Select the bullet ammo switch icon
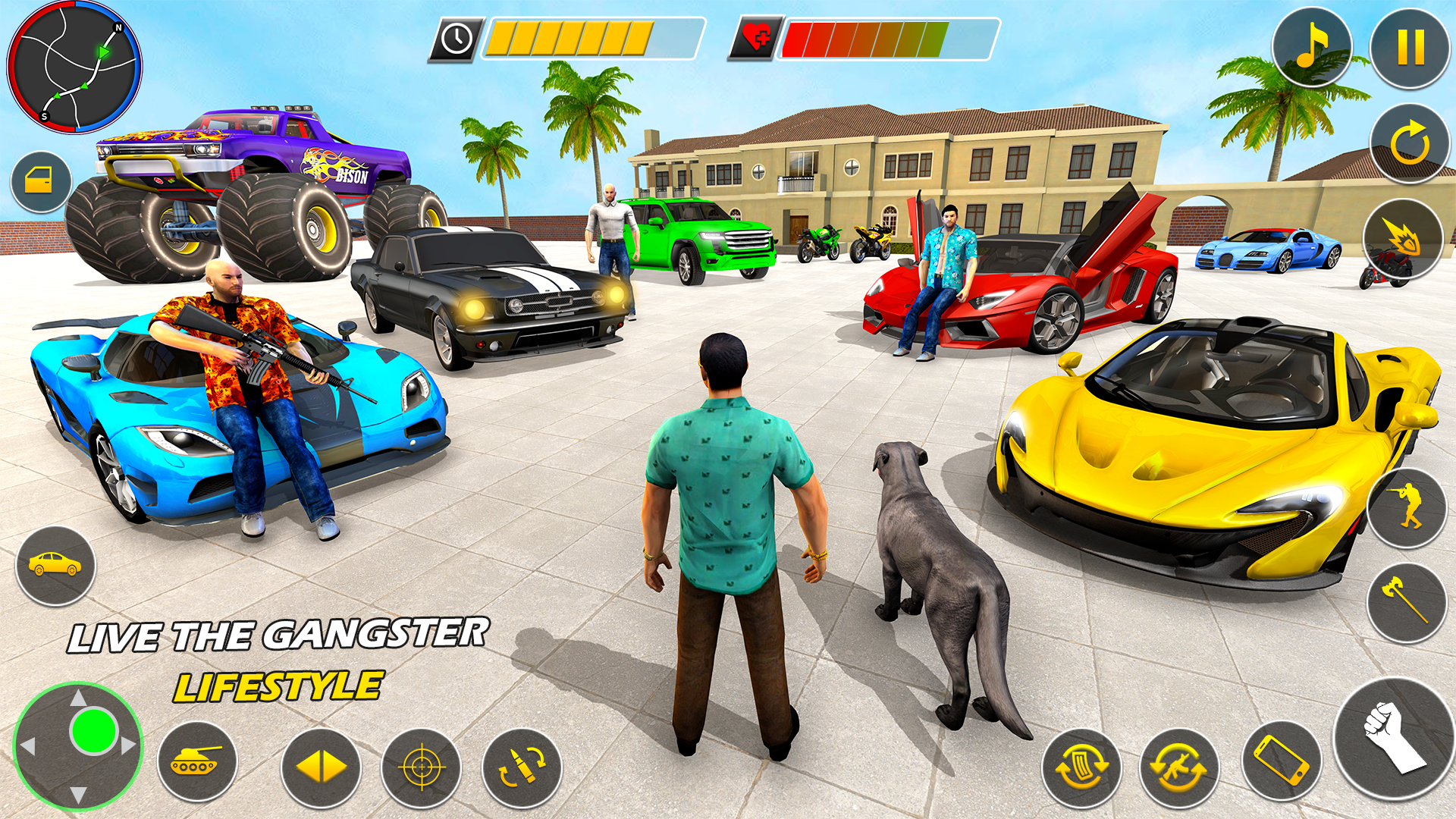 [x=524, y=767]
